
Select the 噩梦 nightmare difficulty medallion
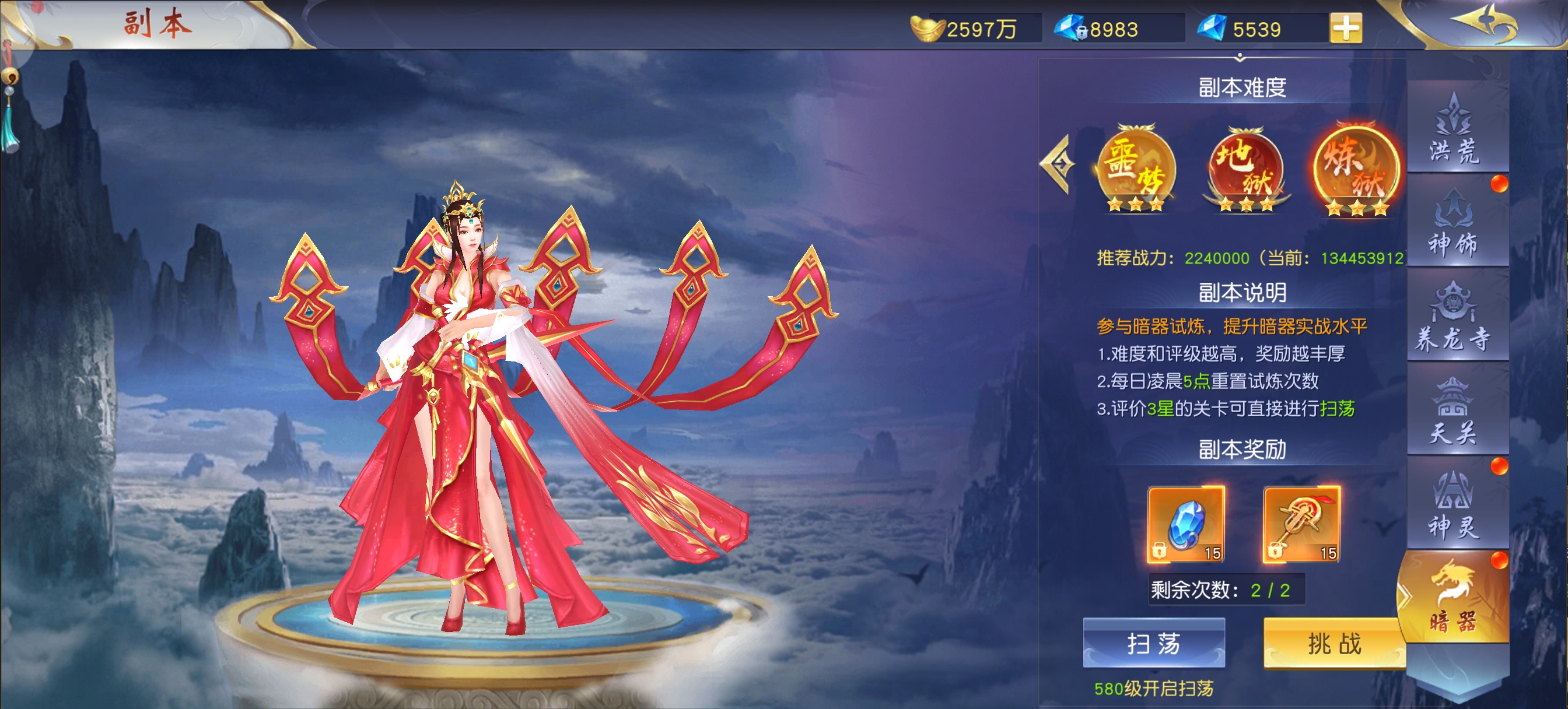pos(1136,169)
